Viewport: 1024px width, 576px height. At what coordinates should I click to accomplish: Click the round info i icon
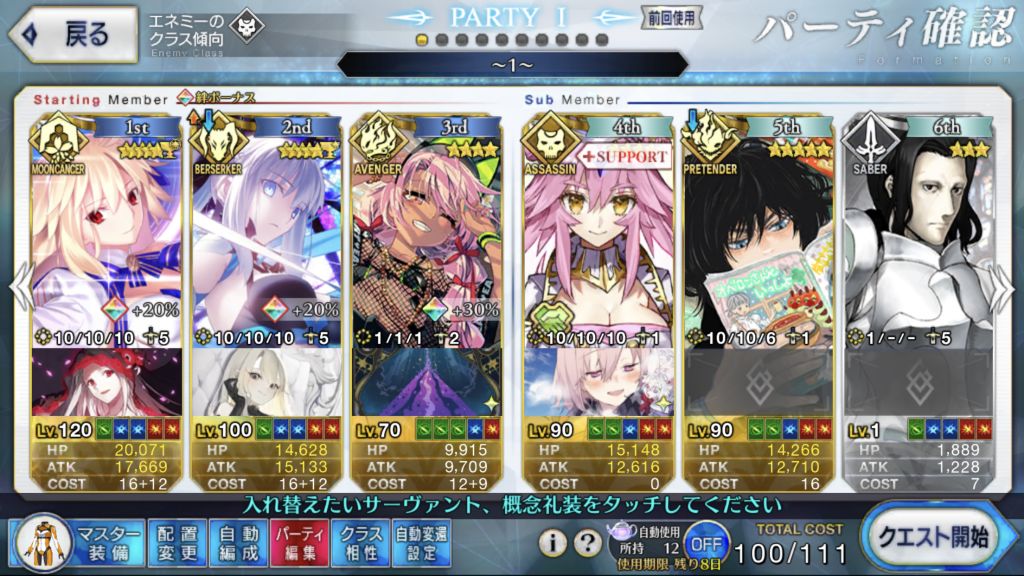[x=554, y=543]
